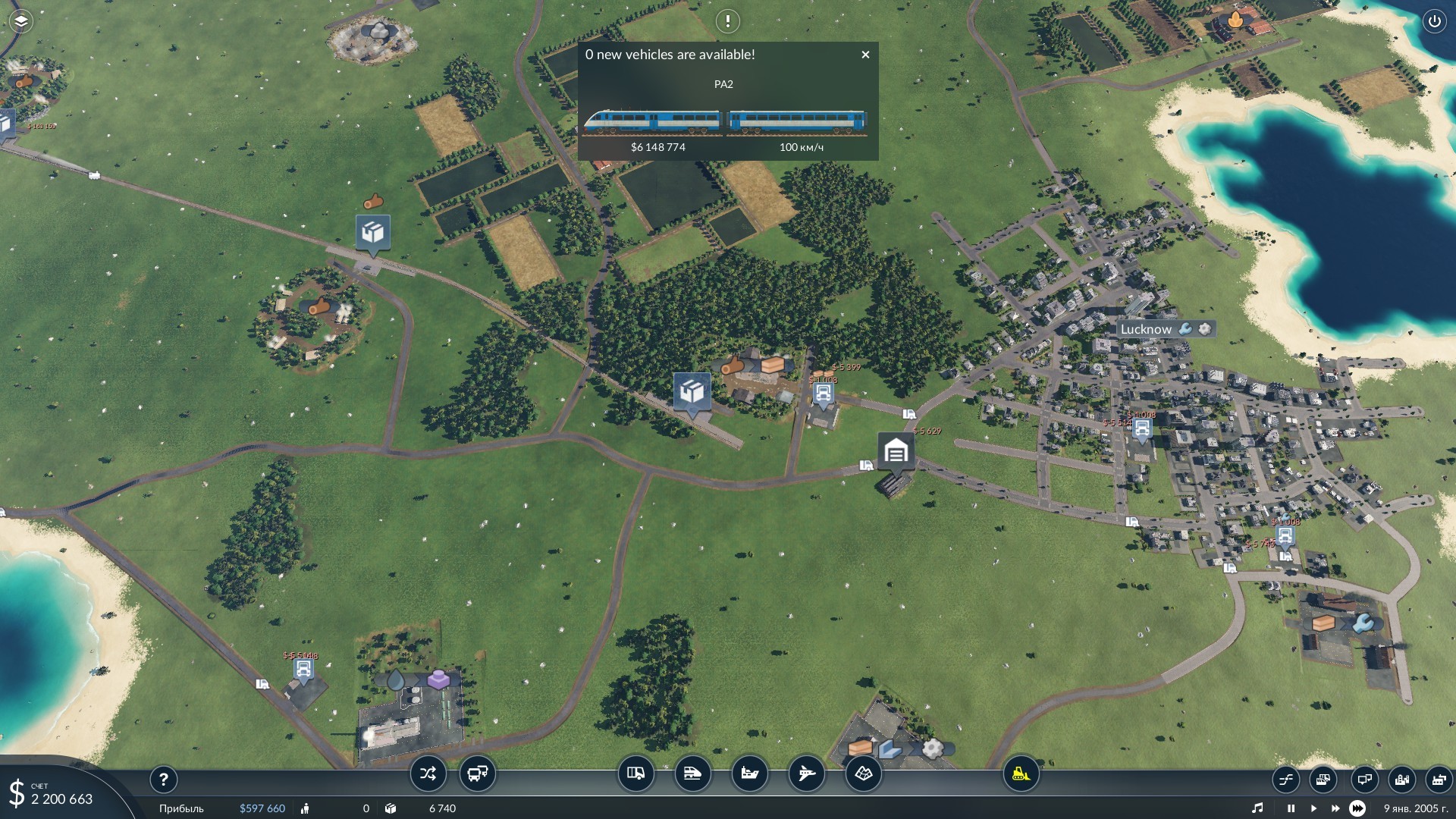Set game speed to double fast-forward
This screenshot has height=819, width=1456.
click(1335, 808)
